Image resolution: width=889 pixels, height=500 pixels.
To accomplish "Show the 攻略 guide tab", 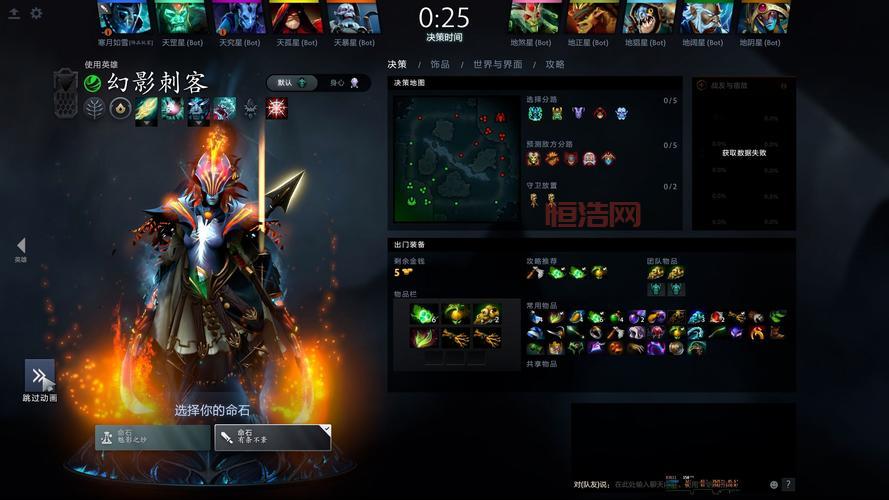I will (x=555, y=64).
